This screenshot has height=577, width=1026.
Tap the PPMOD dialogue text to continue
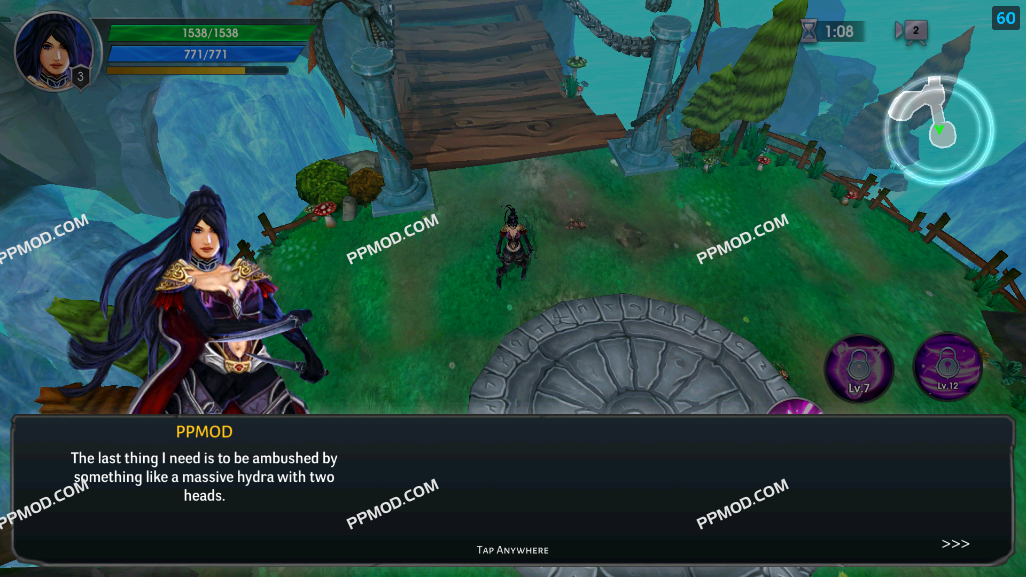pyautogui.click(x=203, y=477)
